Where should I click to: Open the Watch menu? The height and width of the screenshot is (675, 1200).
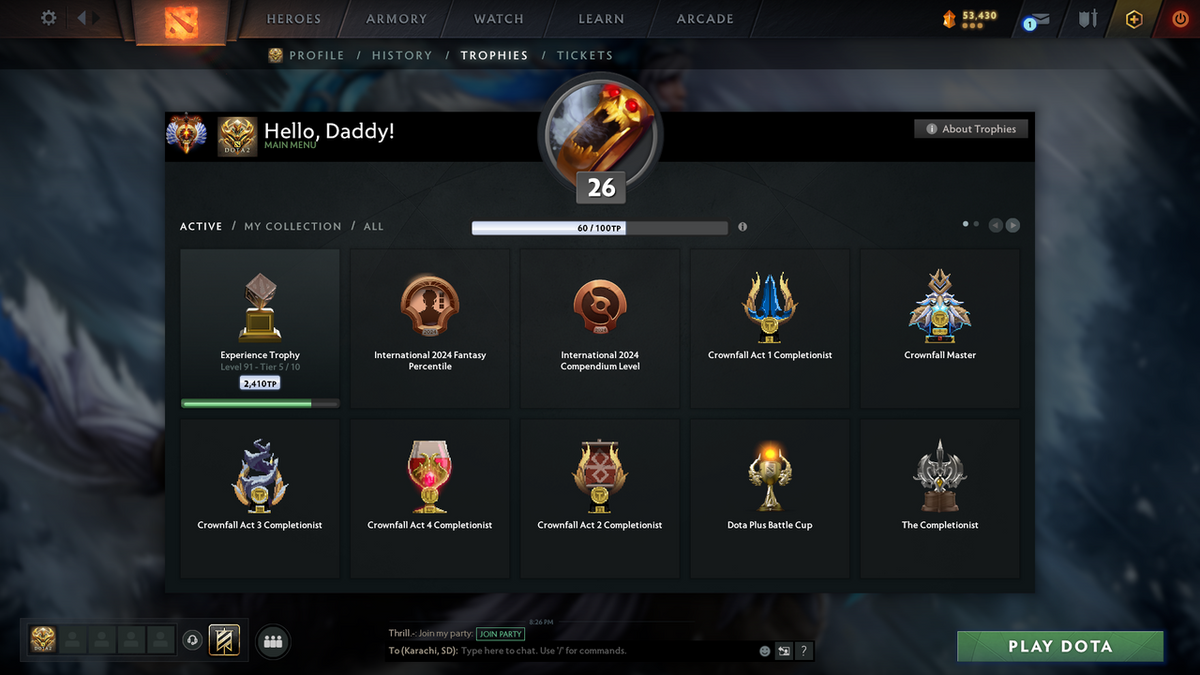click(499, 19)
